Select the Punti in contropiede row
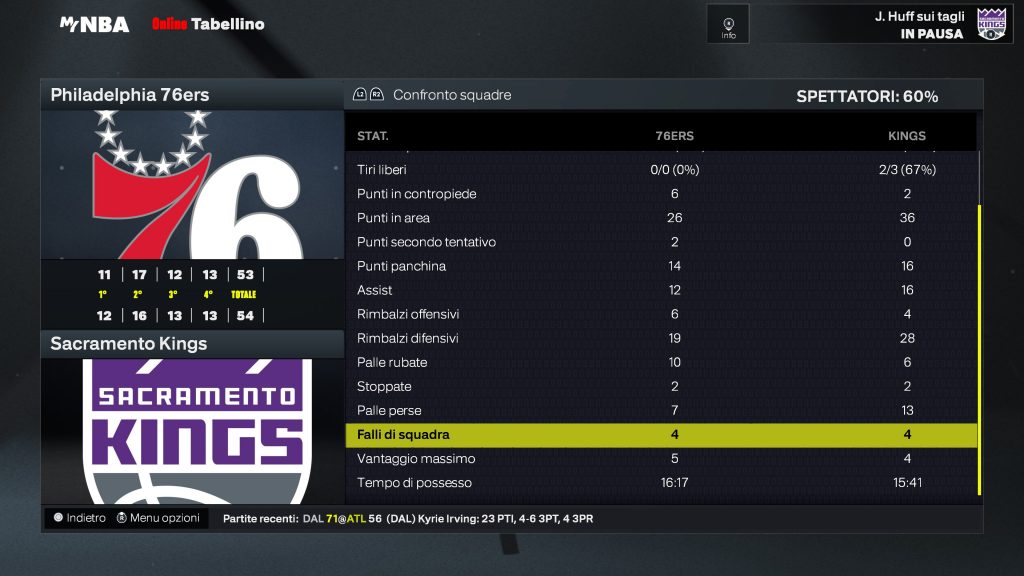The image size is (1024, 576). click(660, 194)
